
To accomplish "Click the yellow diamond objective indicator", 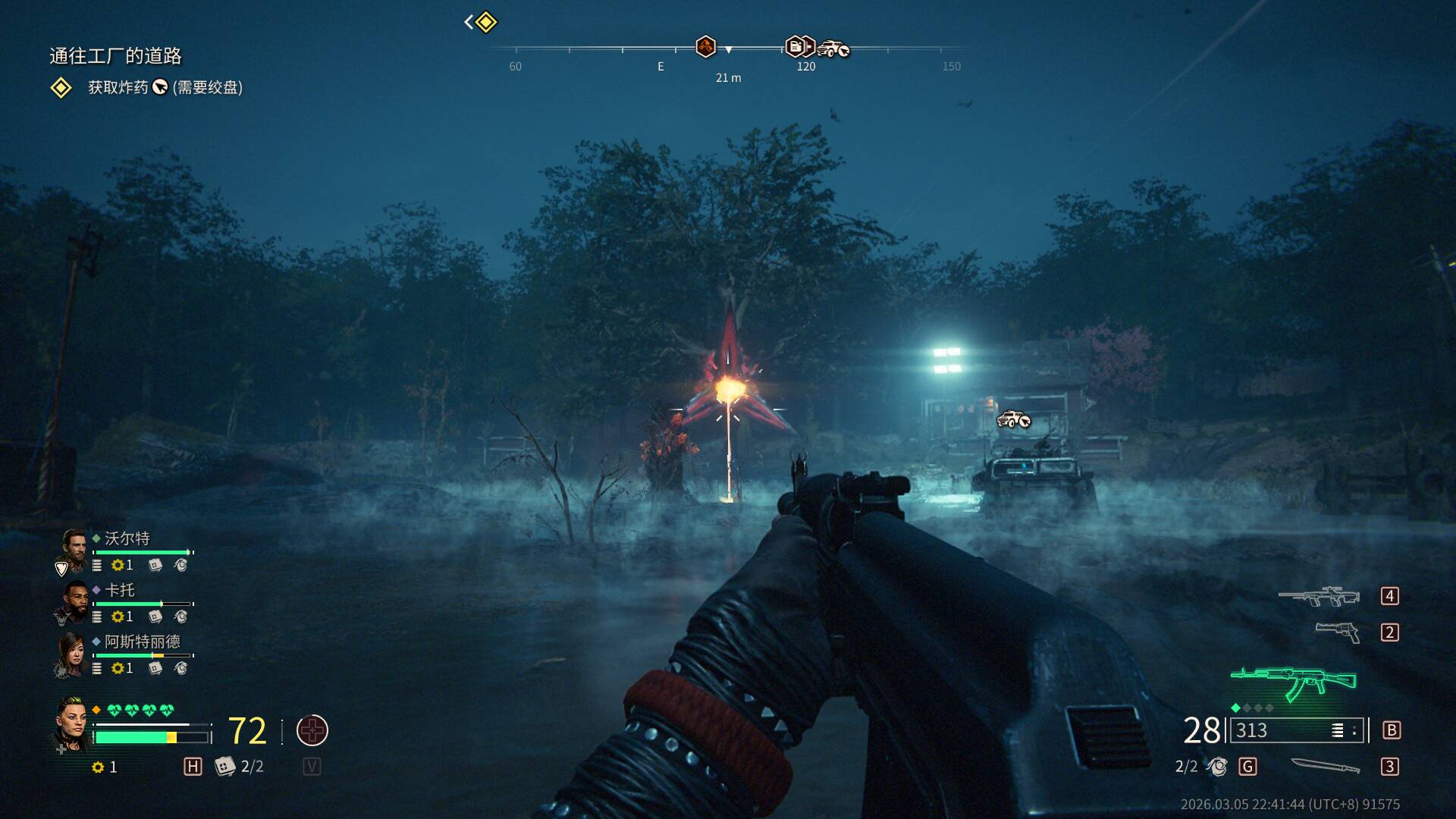I will pos(485,22).
